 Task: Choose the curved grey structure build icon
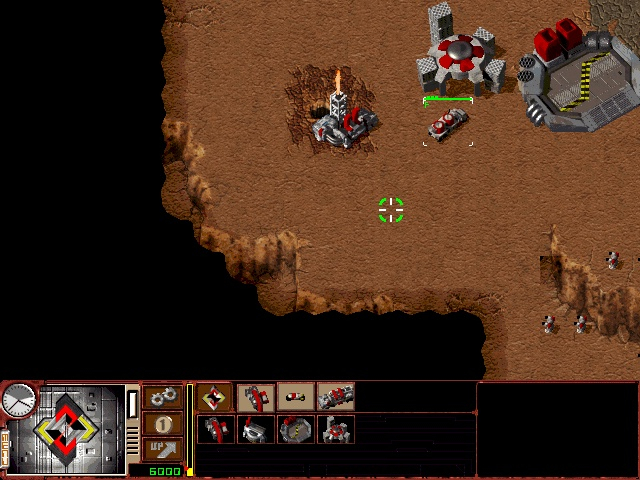click(x=255, y=430)
